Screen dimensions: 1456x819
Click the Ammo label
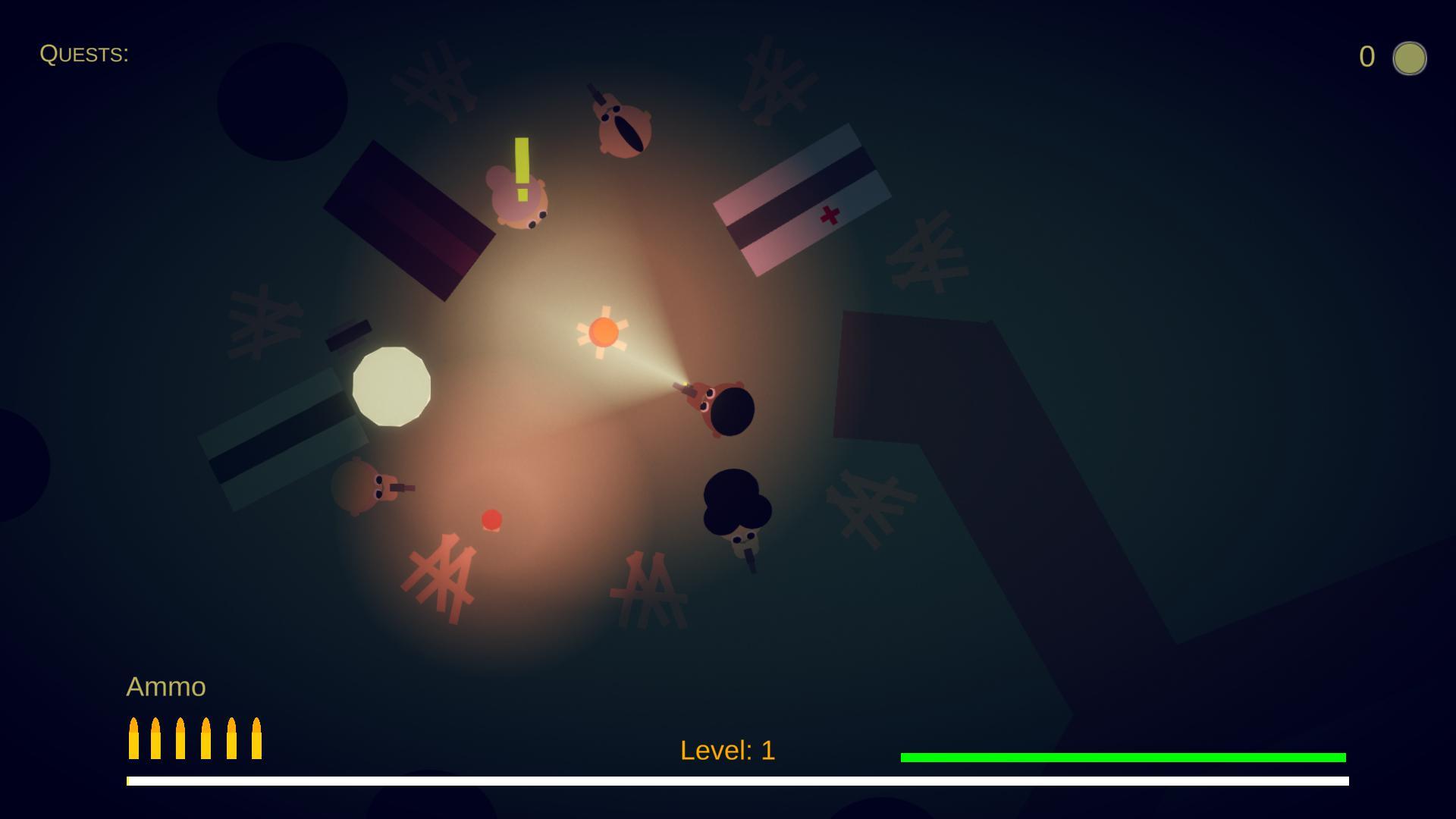pos(166,686)
